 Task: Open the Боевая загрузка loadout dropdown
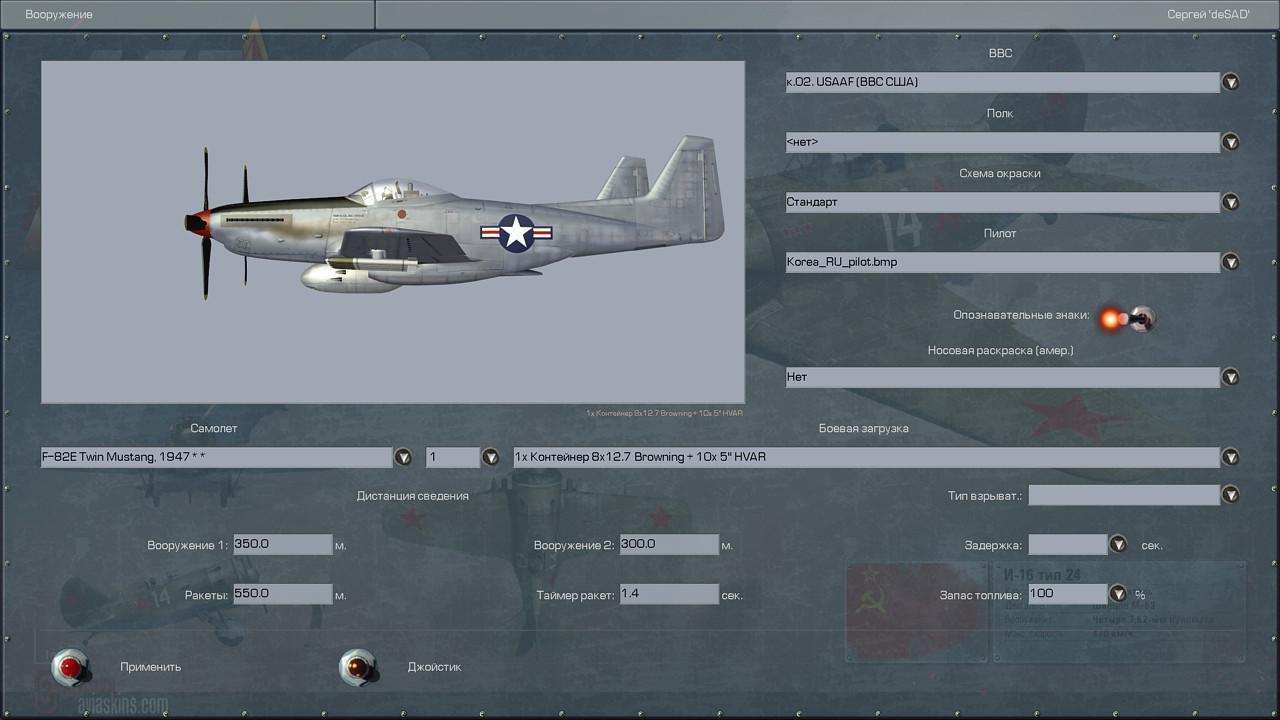tap(1230, 457)
